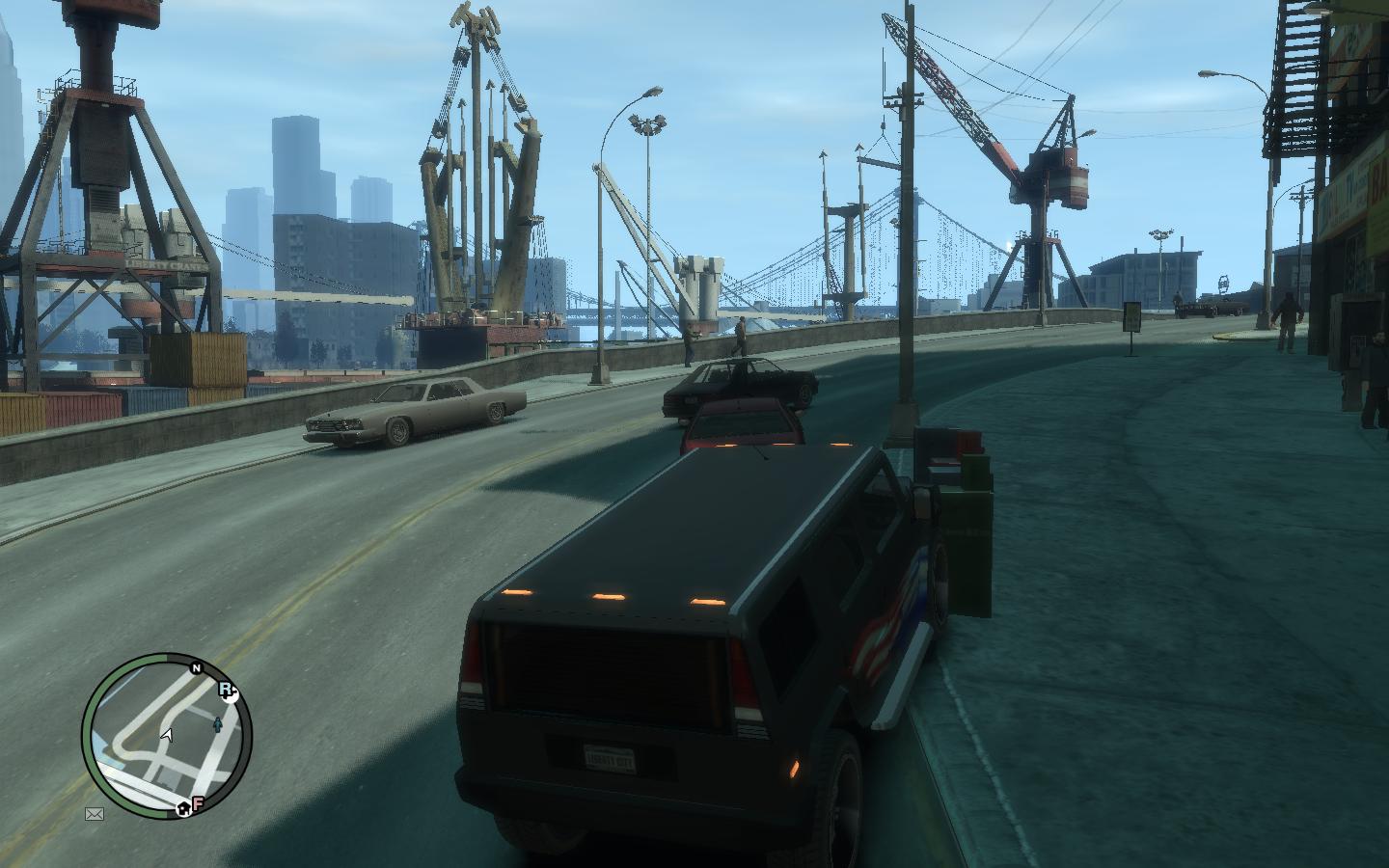This screenshot has height=868, width=1389.
Task: Click the N north indicator on radar
Action: 196,667
